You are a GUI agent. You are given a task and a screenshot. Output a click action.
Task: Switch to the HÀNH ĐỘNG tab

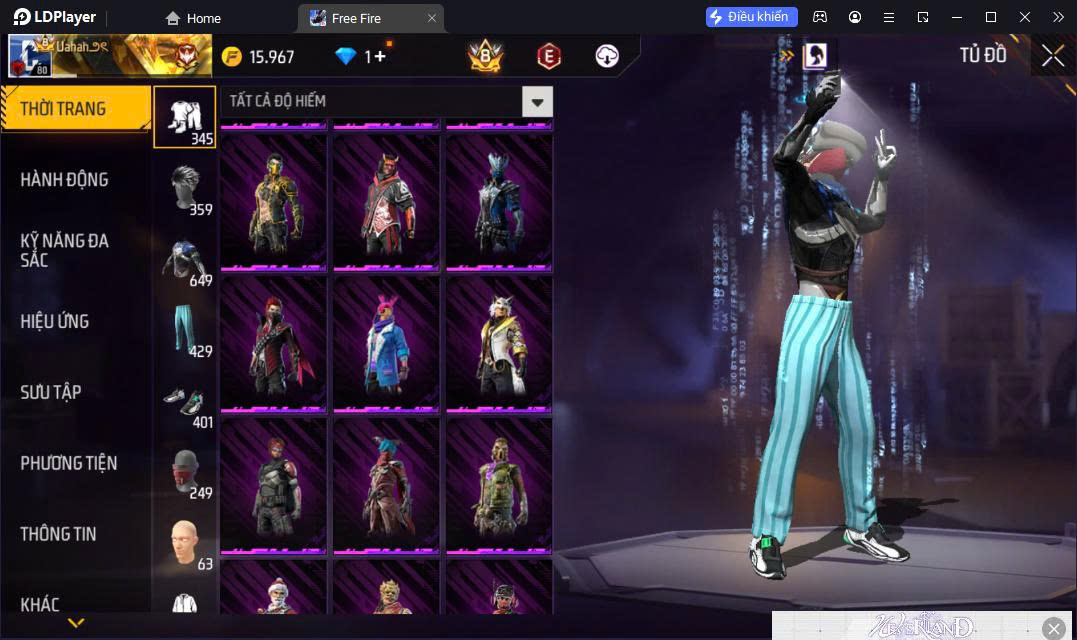pos(65,180)
